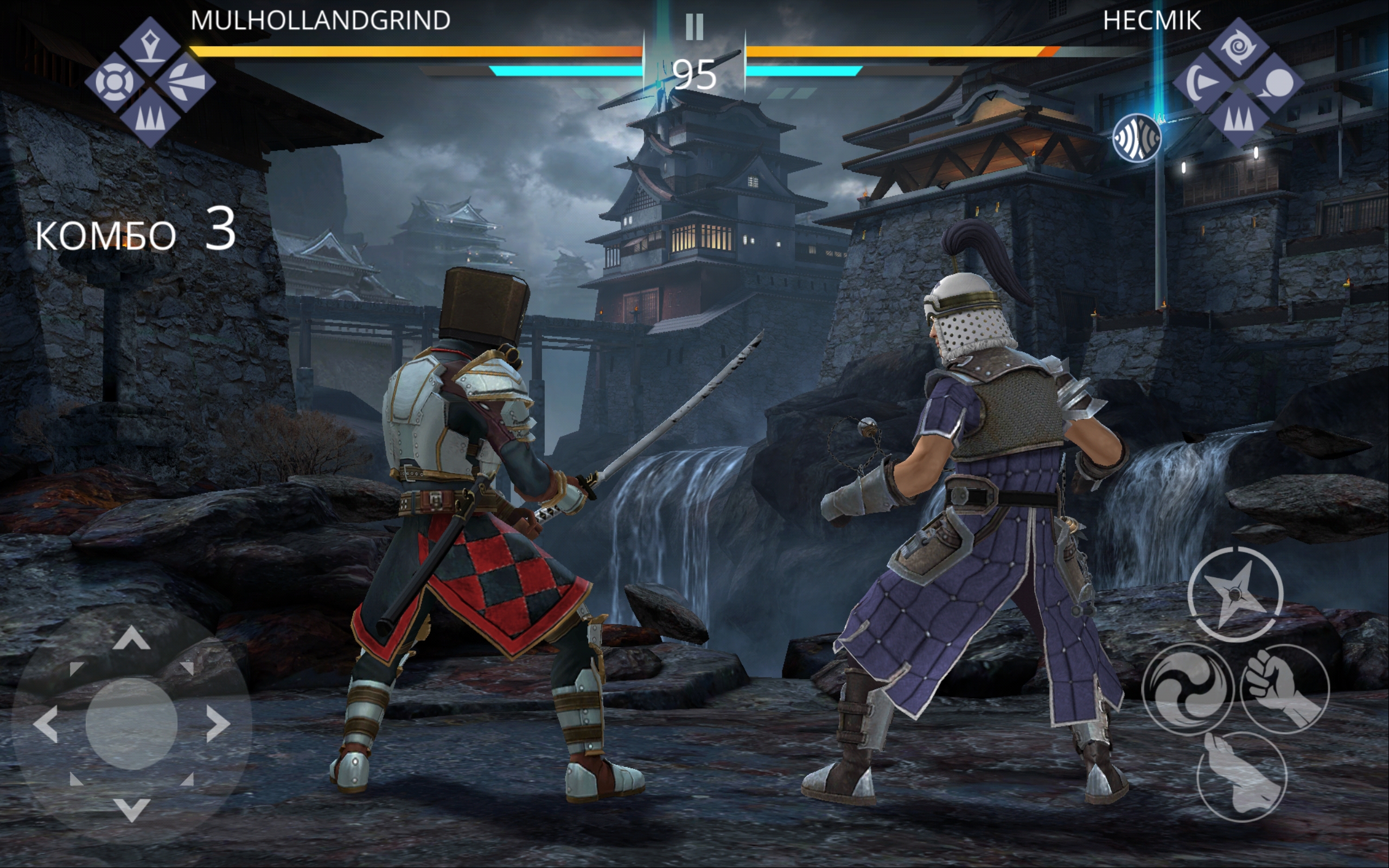Image resolution: width=1389 pixels, height=868 pixels.
Task: Move back with the left arrow
Action: pos(46,723)
